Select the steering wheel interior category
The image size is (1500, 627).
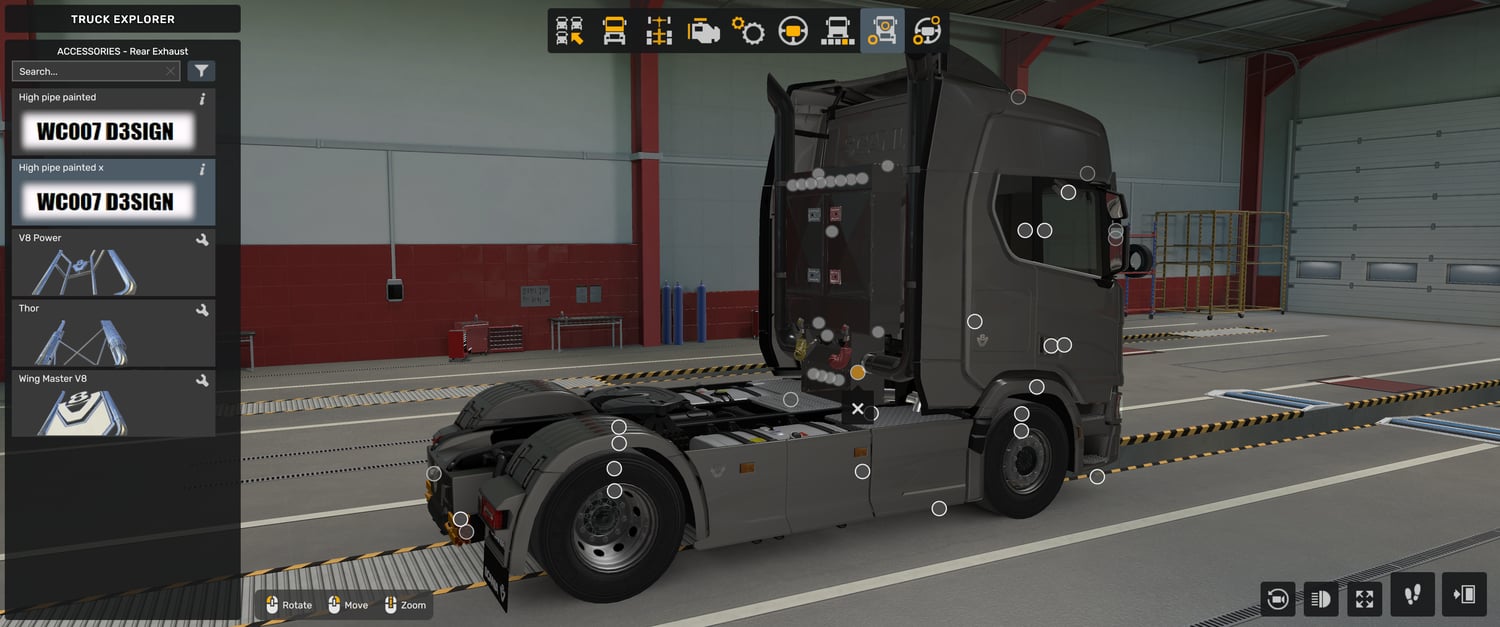tap(793, 31)
